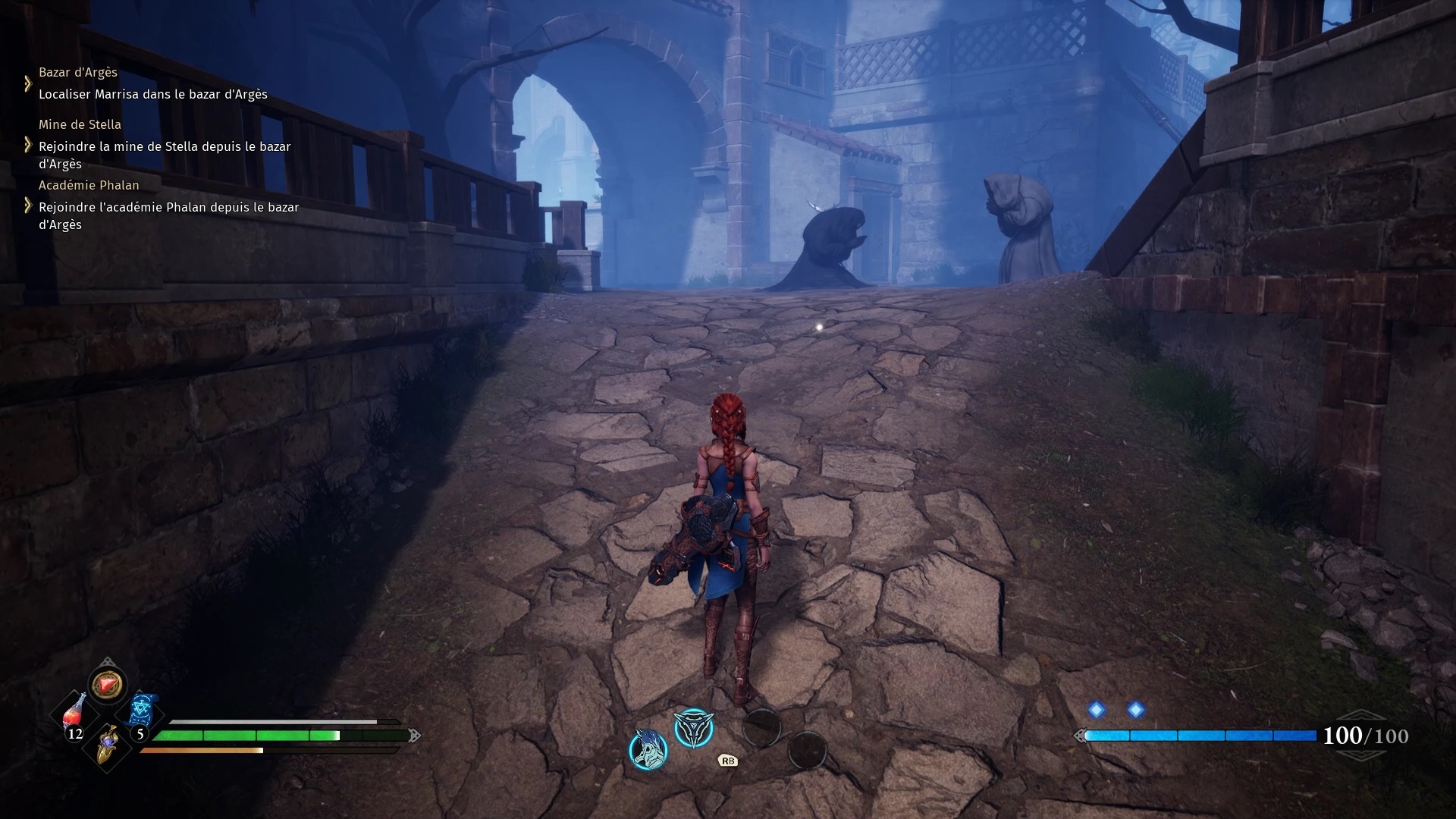Trigger the blue three-pointed emblem ability
Viewport: 1456px width, 819px height.
coord(693,728)
